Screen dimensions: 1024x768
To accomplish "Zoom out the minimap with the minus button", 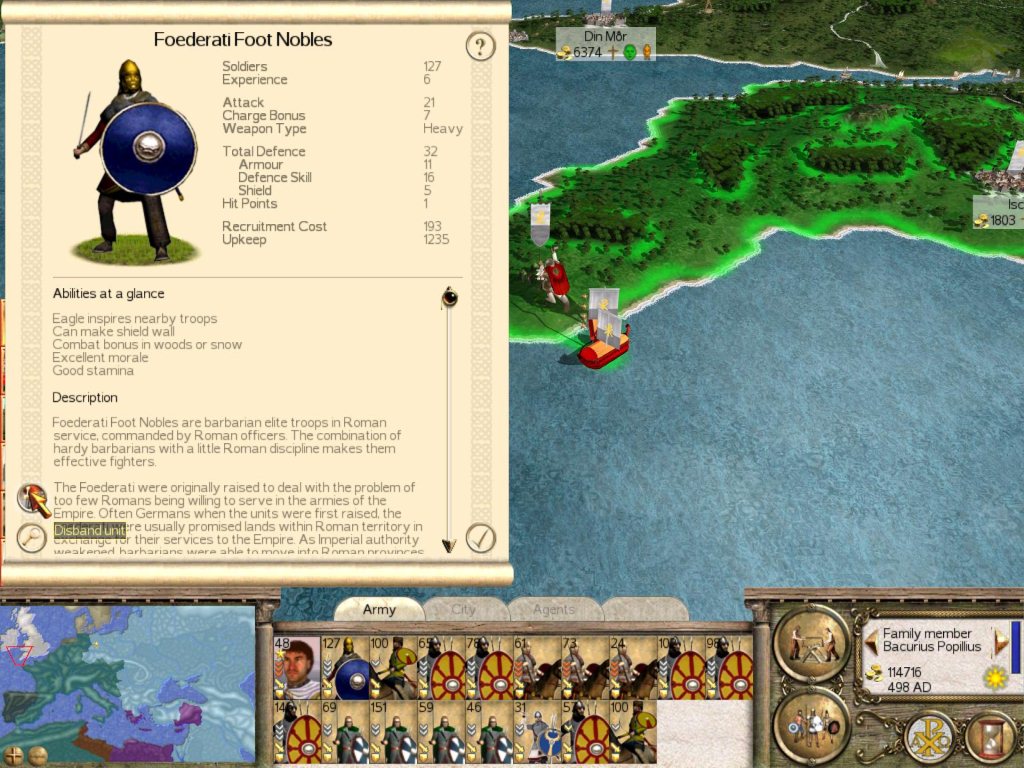I will click(x=37, y=754).
